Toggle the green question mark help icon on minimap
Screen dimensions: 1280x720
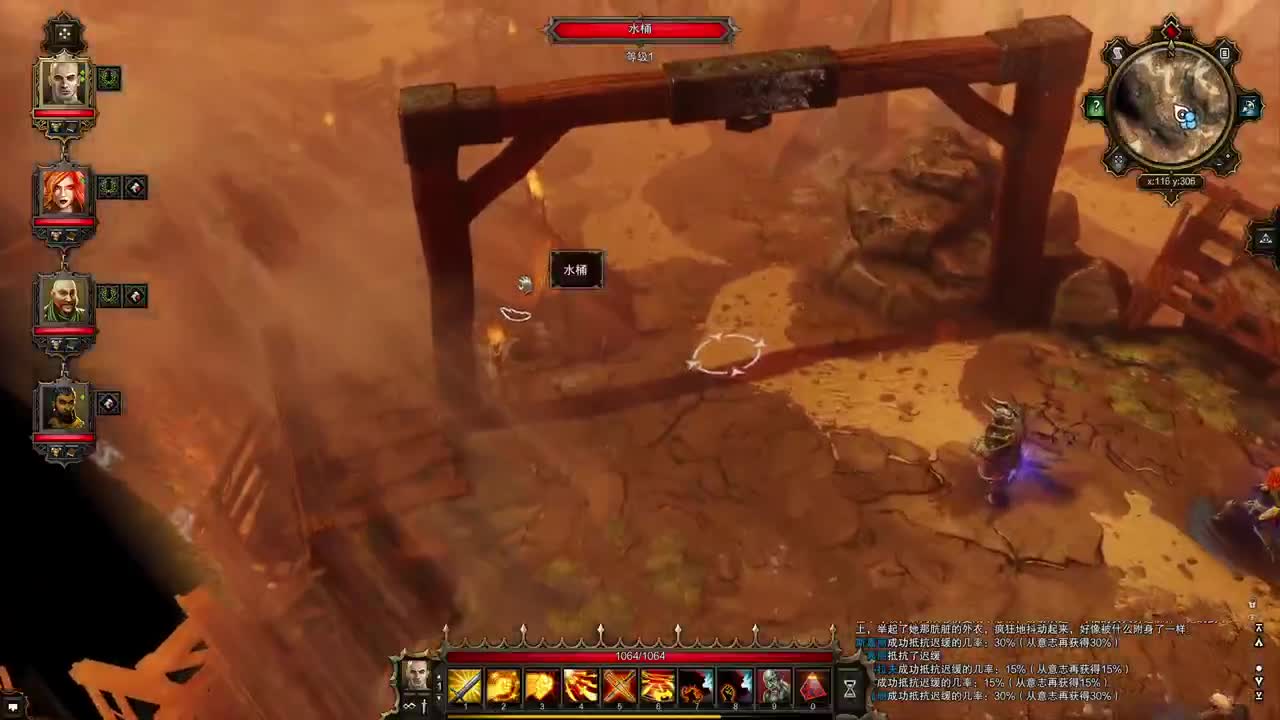pyautogui.click(x=1097, y=108)
